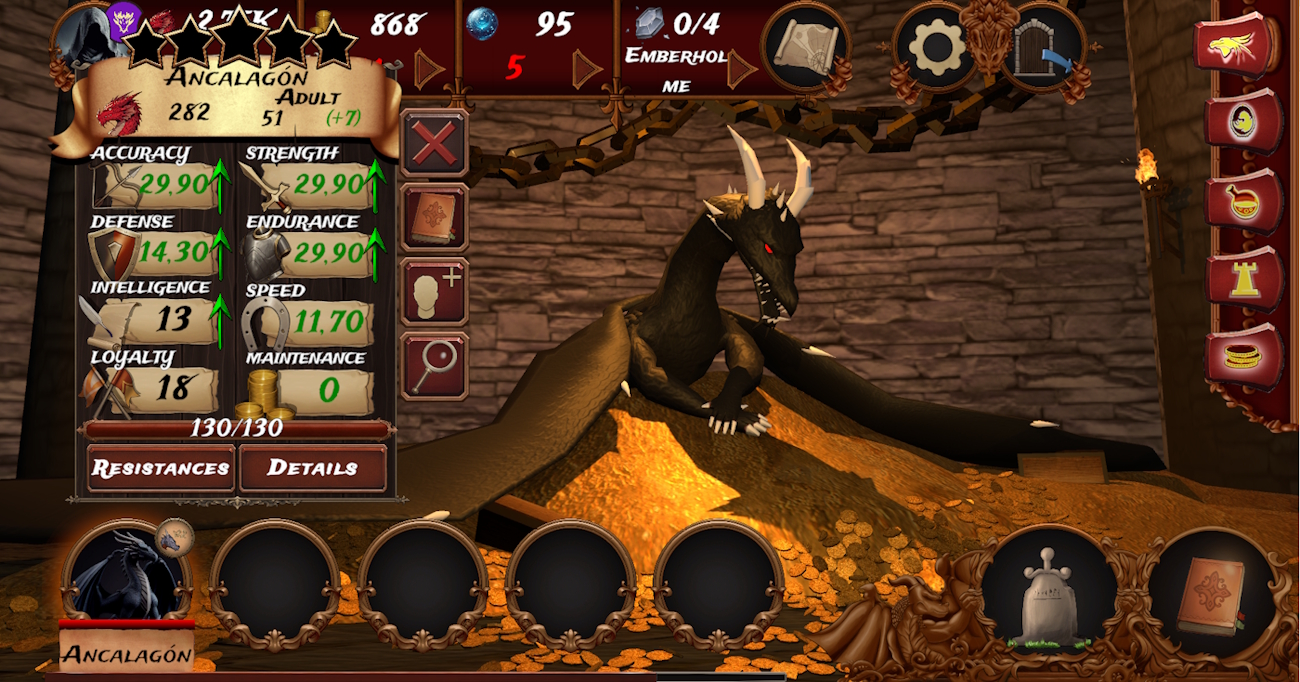
Task: Open the gear settings menu
Action: 935,46
